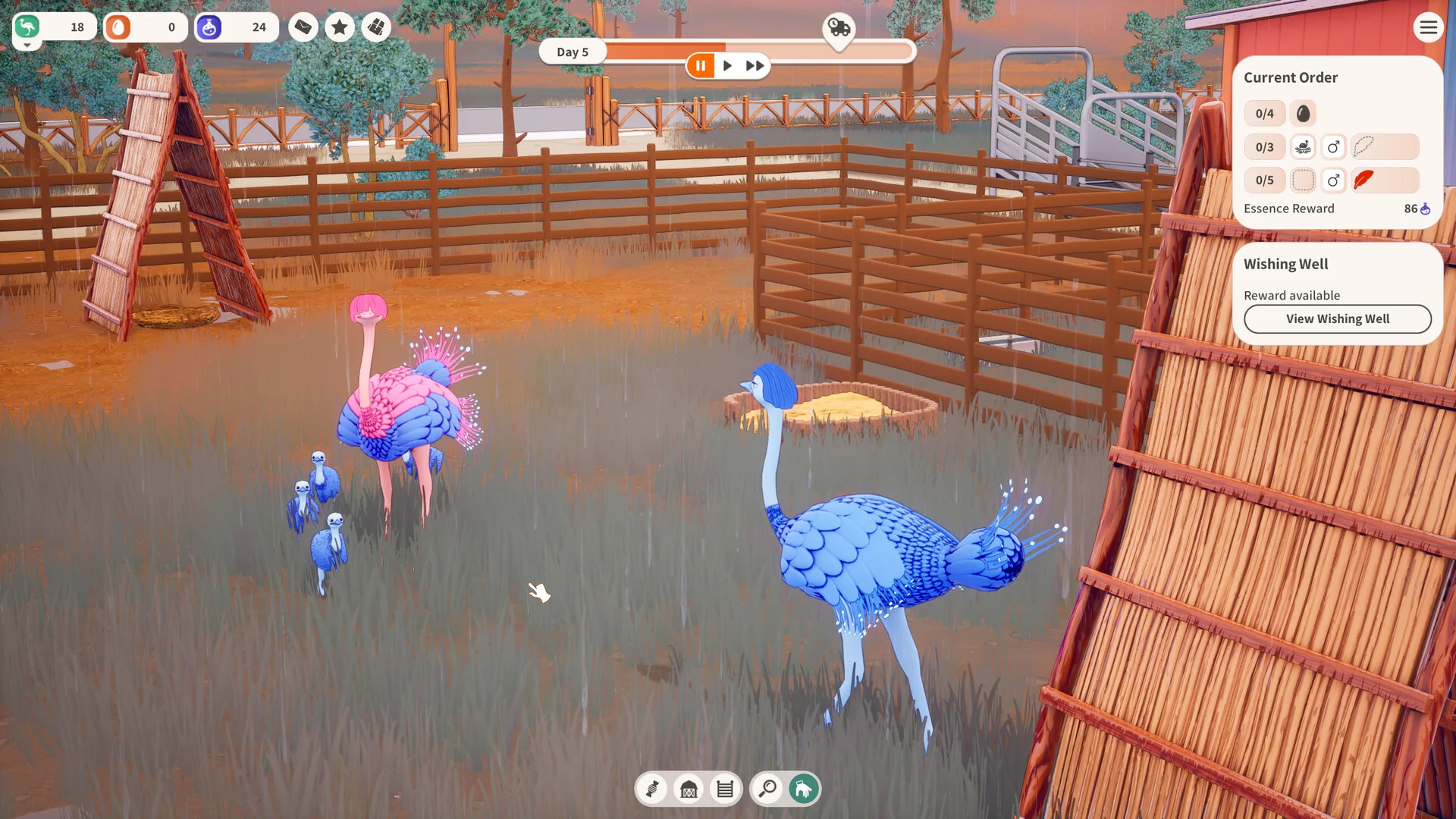Open the star icon panel
This screenshot has width=1456, height=819.
click(x=340, y=28)
